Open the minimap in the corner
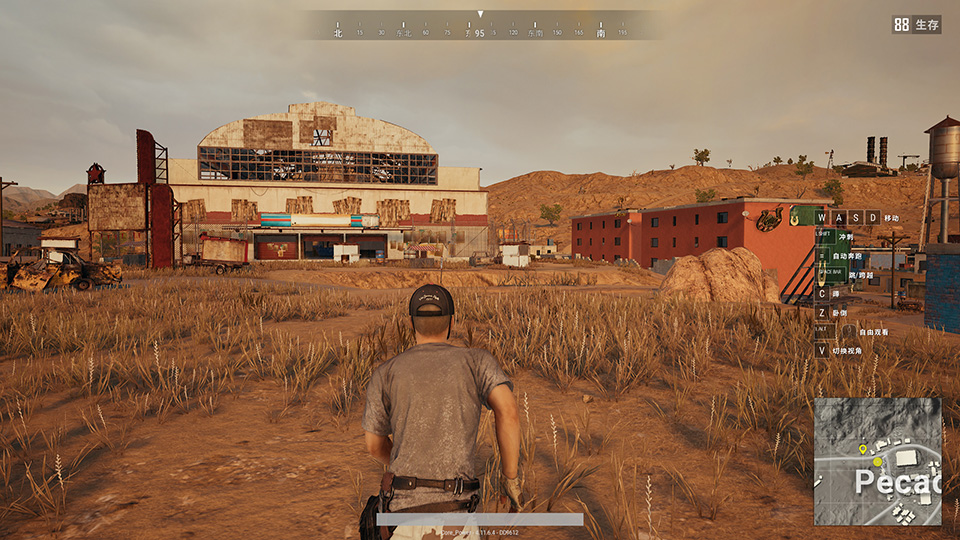 [x=877, y=461]
